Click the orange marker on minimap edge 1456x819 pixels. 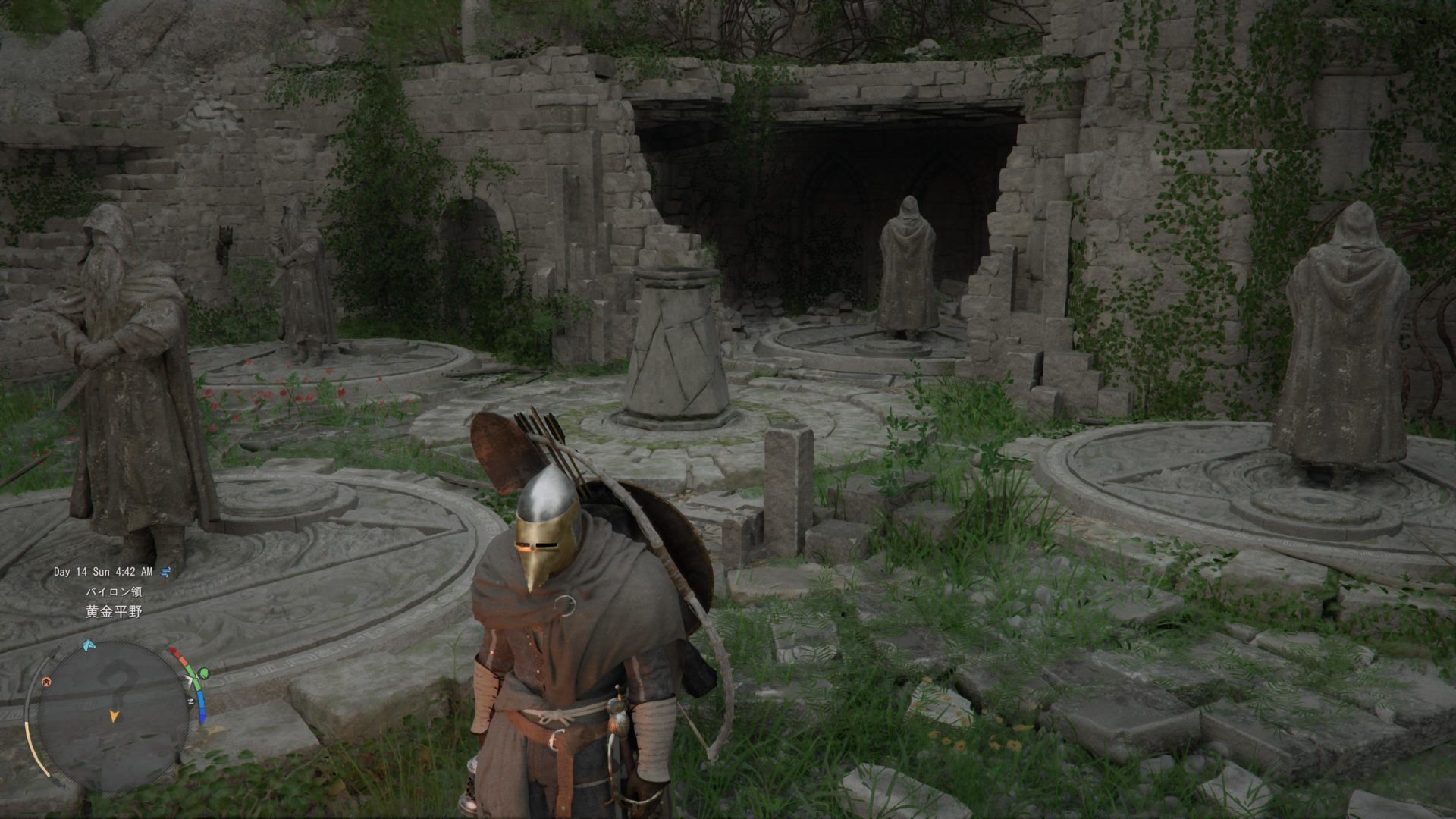(x=47, y=682)
